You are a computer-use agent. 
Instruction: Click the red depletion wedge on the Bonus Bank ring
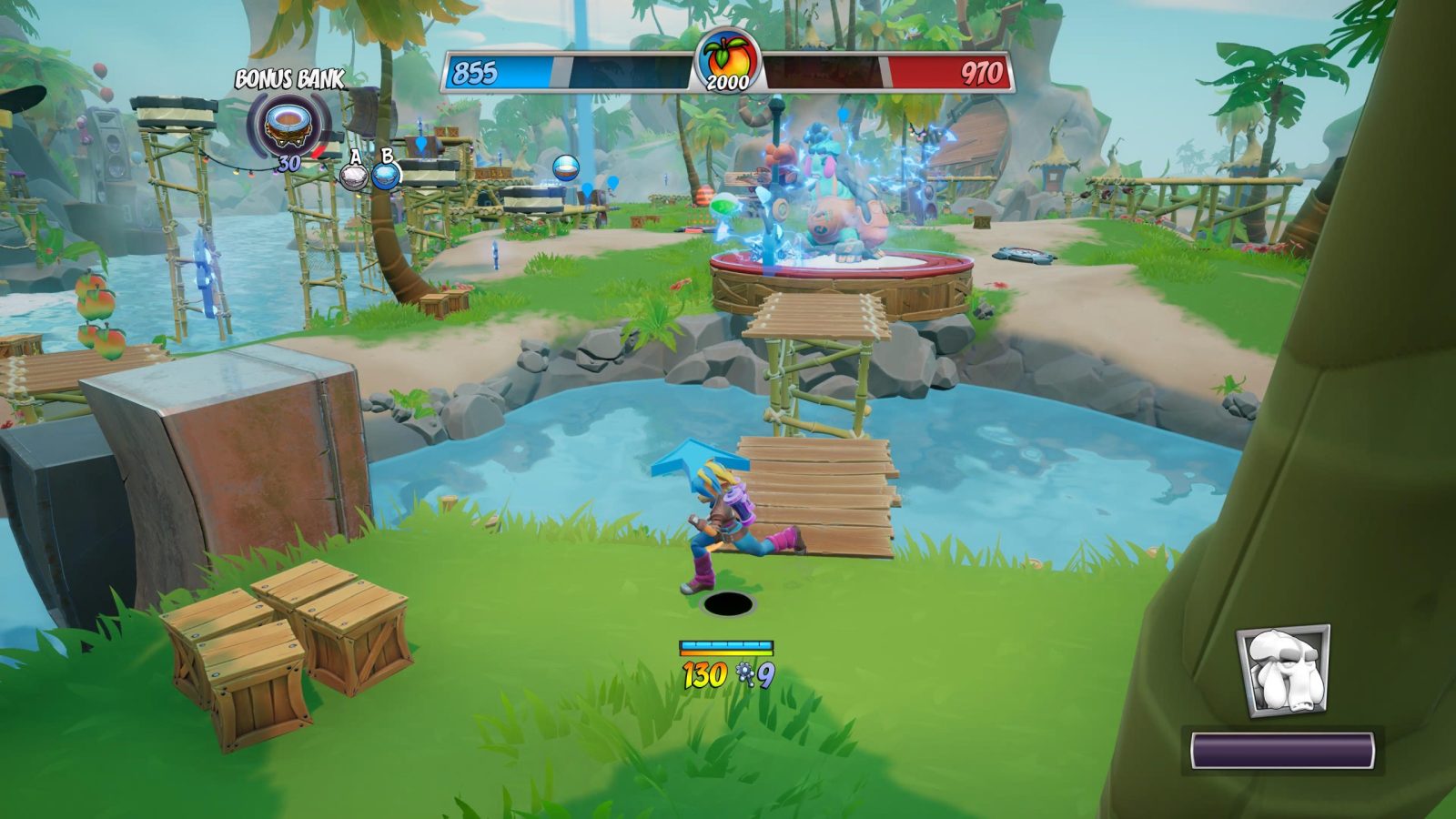[317, 152]
